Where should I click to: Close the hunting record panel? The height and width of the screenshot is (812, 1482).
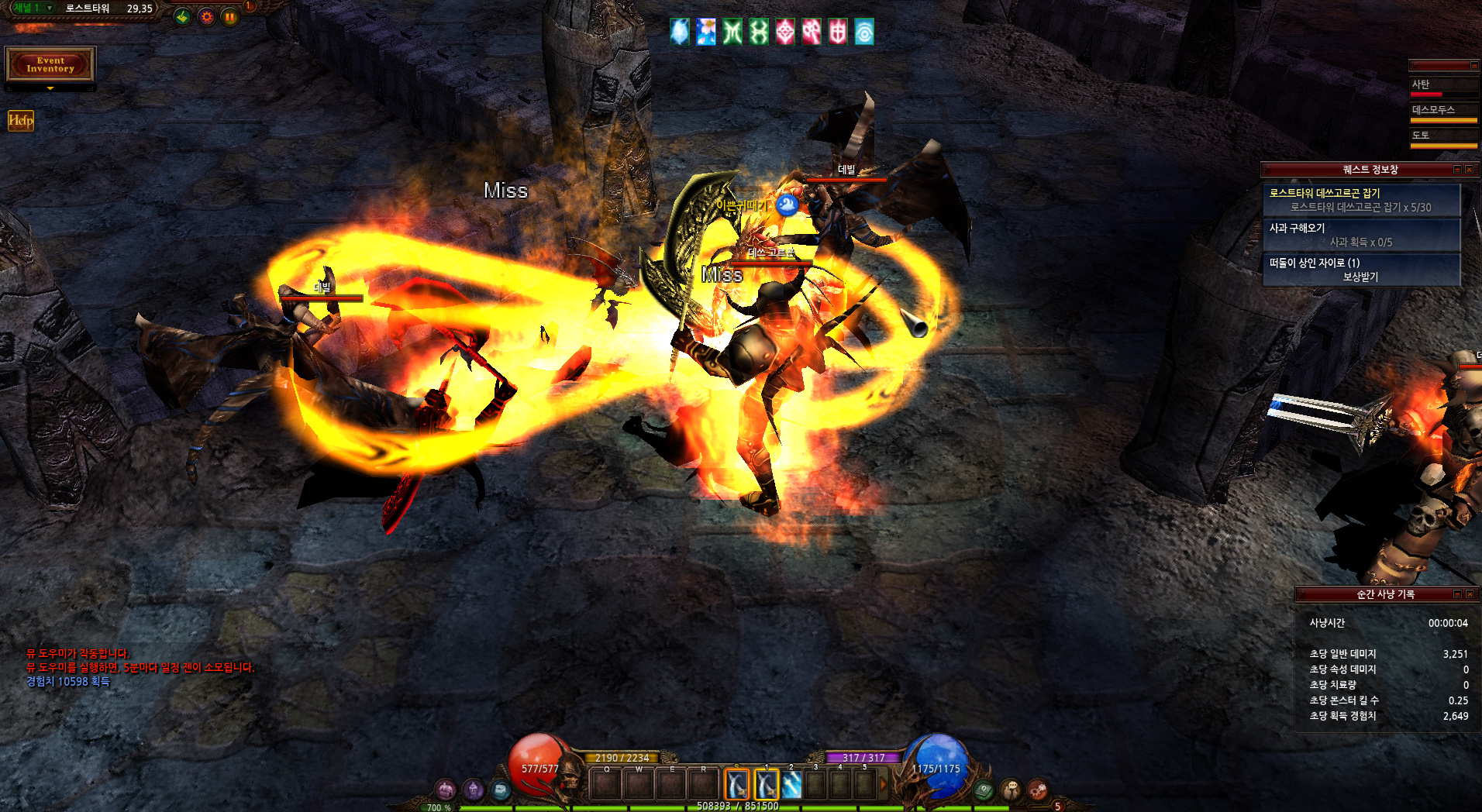click(x=1469, y=594)
